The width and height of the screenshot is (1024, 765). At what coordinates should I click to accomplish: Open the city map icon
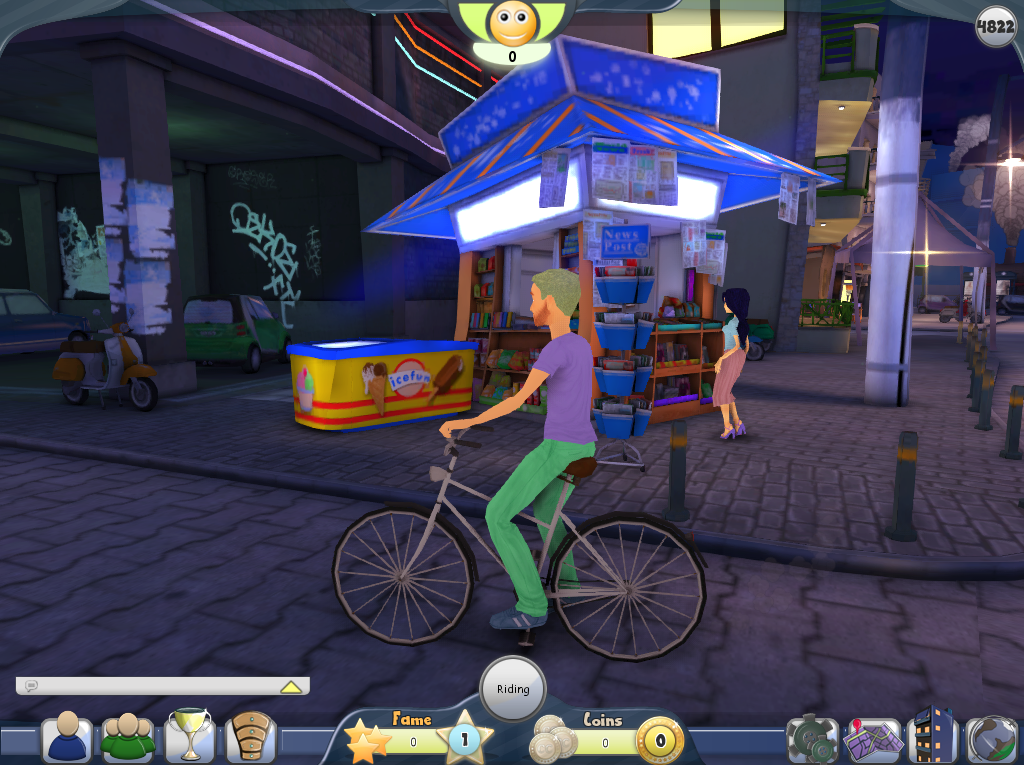tap(872, 739)
